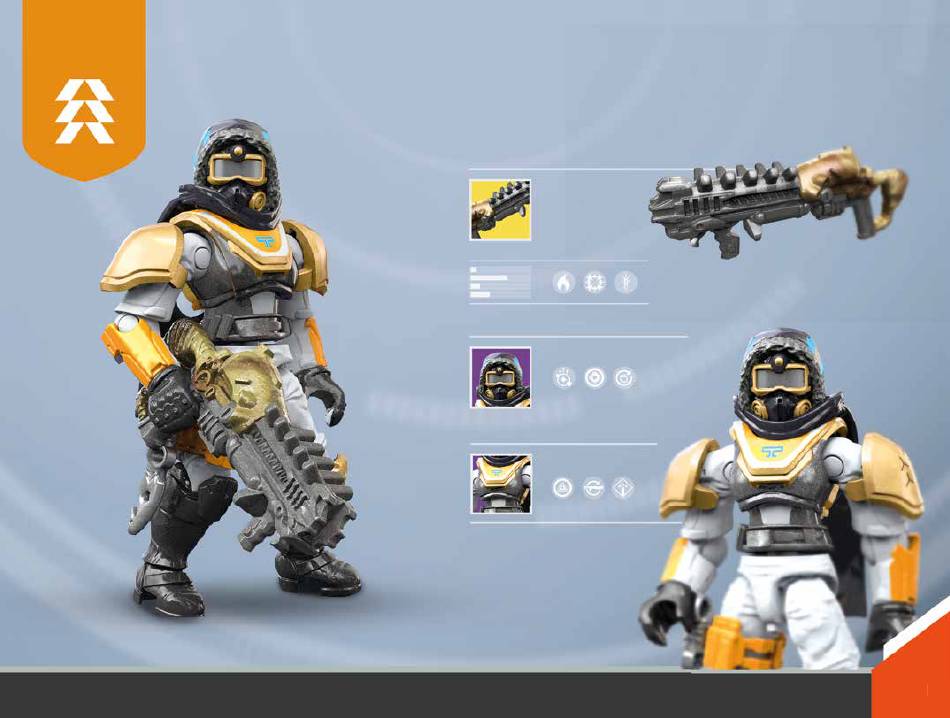Click the flame perk icon
Screen dimensions: 950x718
564,283
